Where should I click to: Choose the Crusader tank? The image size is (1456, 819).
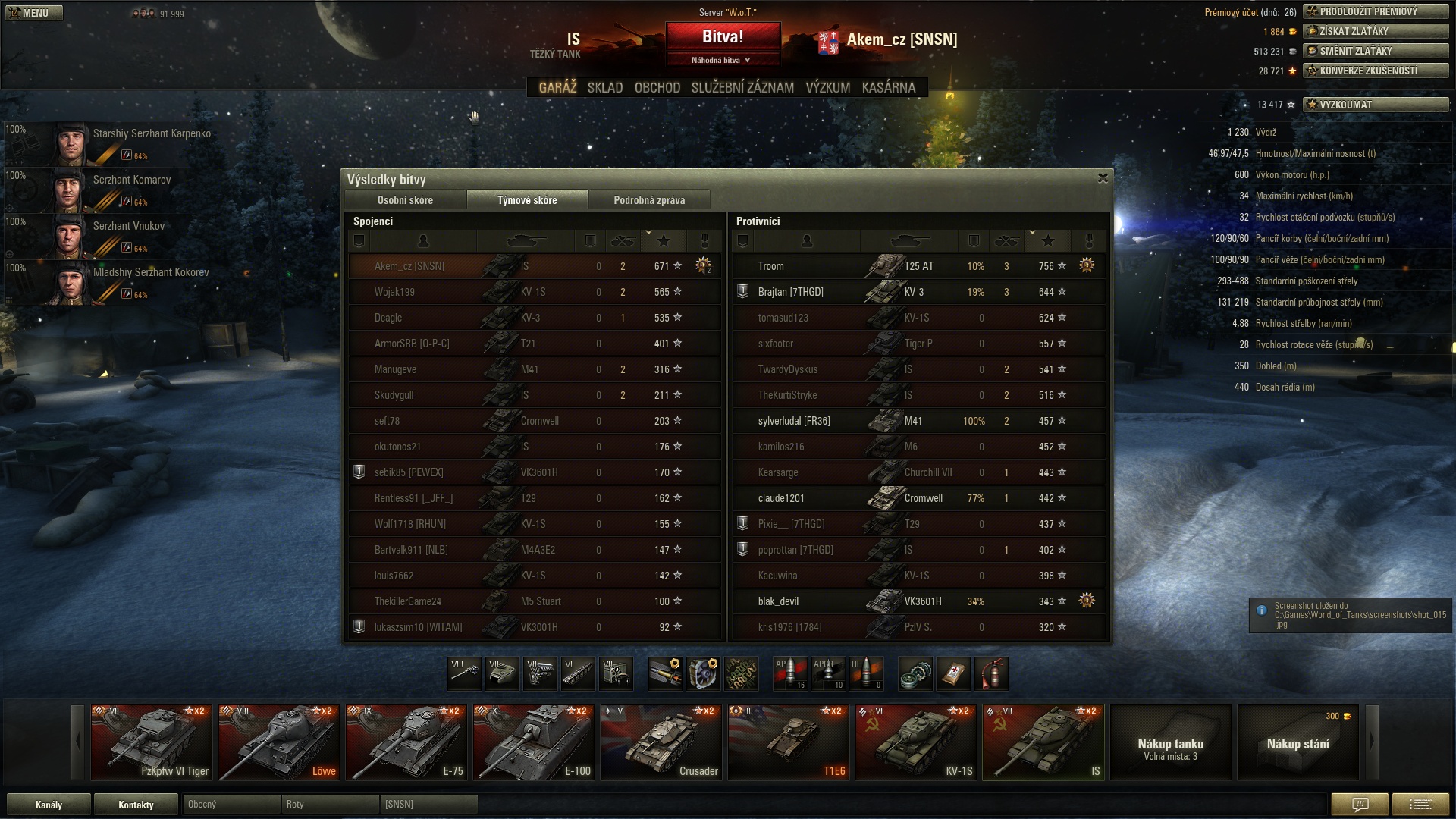pyautogui.click(x=661, y=742)
